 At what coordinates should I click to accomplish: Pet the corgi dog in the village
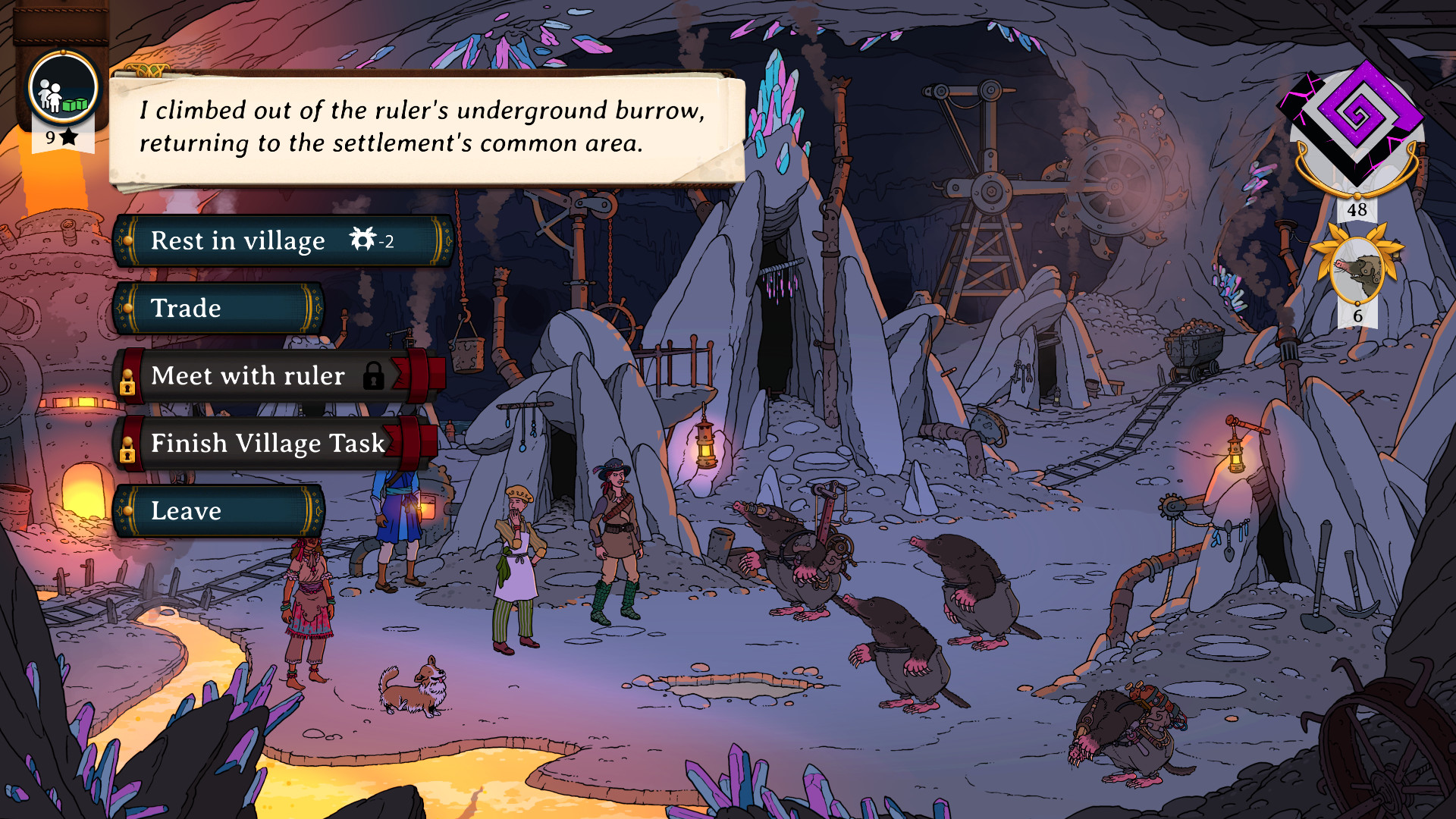pos(413,686)
